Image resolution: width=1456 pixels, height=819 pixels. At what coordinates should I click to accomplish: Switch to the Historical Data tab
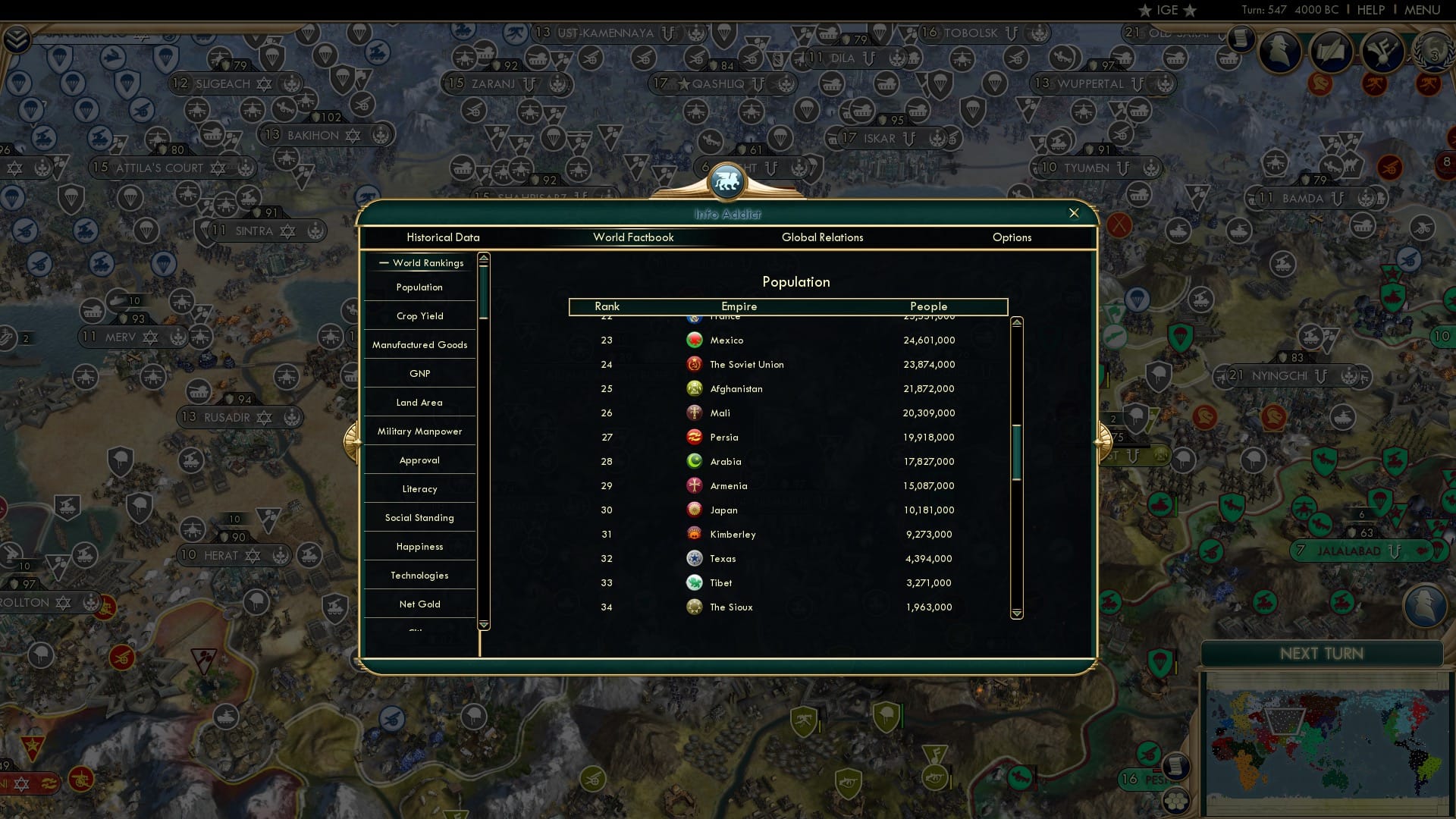point(444,237)
